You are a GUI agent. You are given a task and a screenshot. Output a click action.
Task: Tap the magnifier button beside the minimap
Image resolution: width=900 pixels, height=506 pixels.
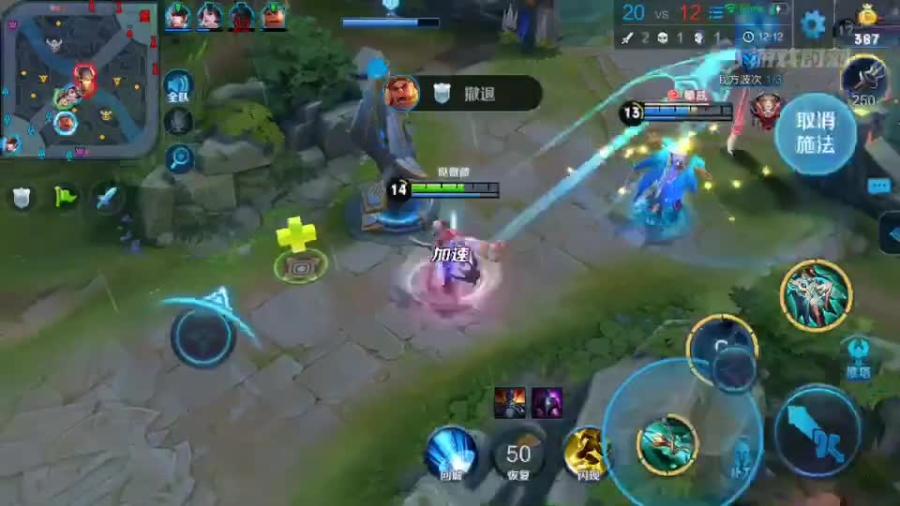point(180,157)
